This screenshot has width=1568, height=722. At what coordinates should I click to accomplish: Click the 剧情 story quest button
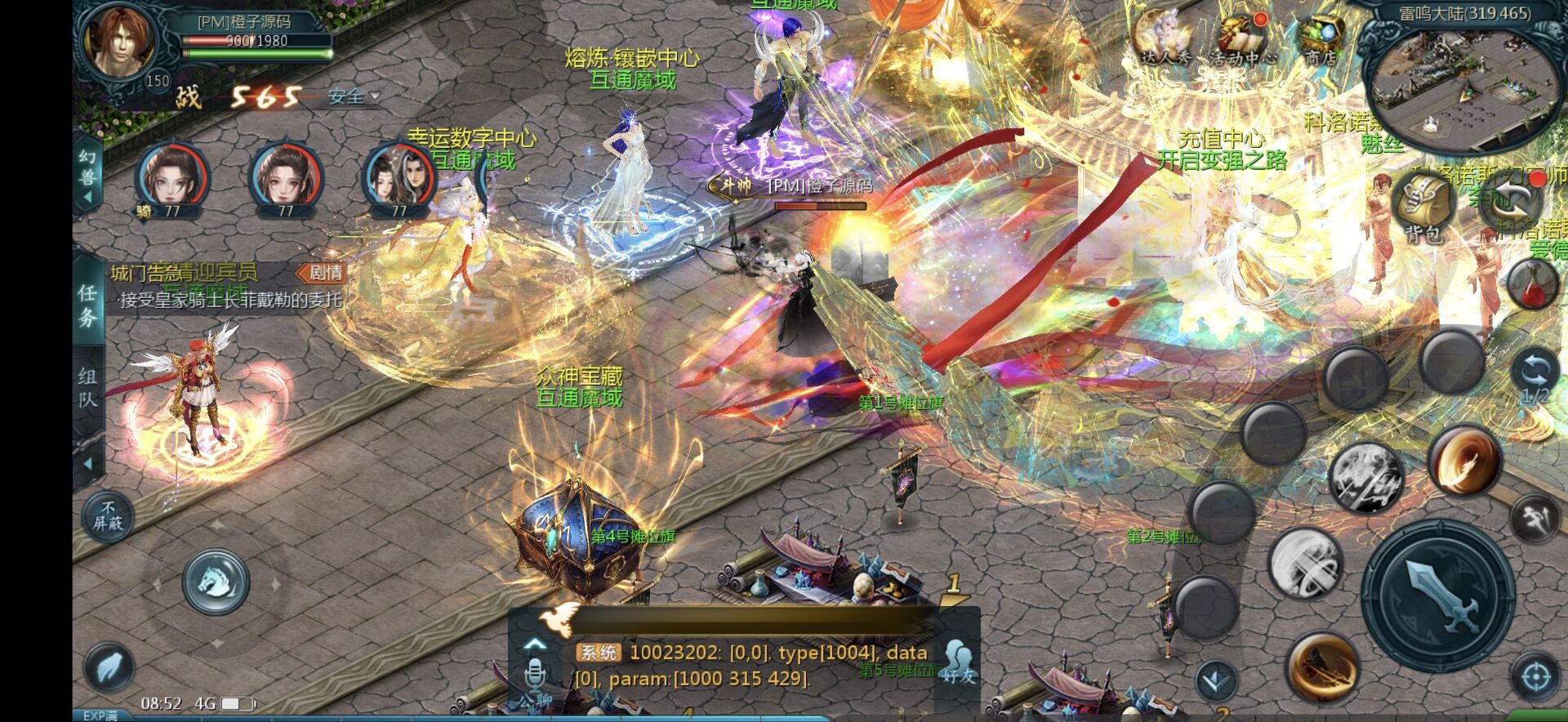[x=322, y=273]
